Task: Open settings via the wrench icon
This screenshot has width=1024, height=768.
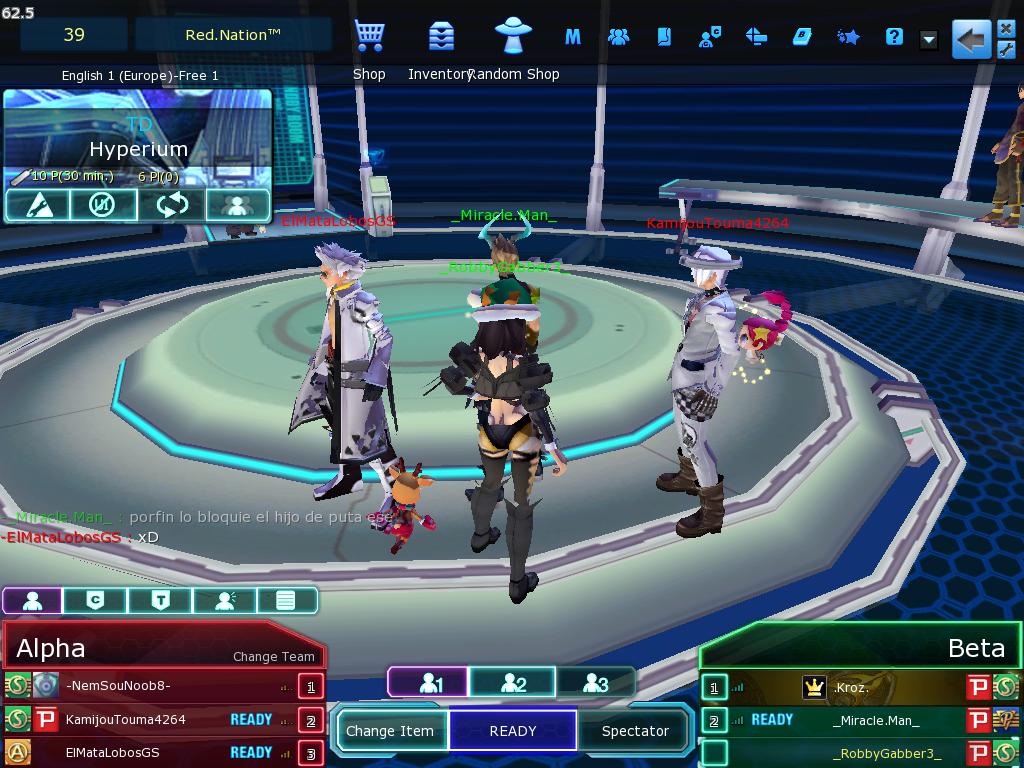Action: [1006, 50]
